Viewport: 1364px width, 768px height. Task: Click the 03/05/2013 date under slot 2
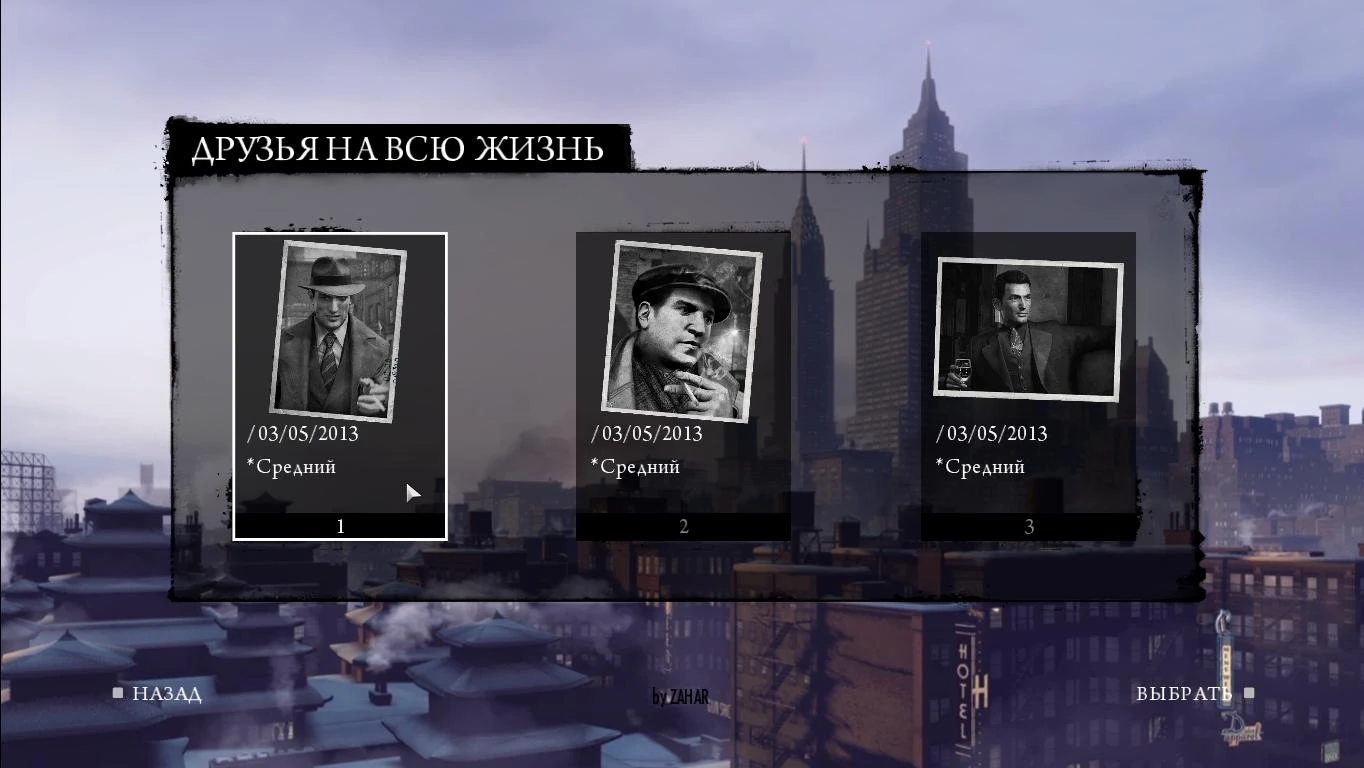649,433
